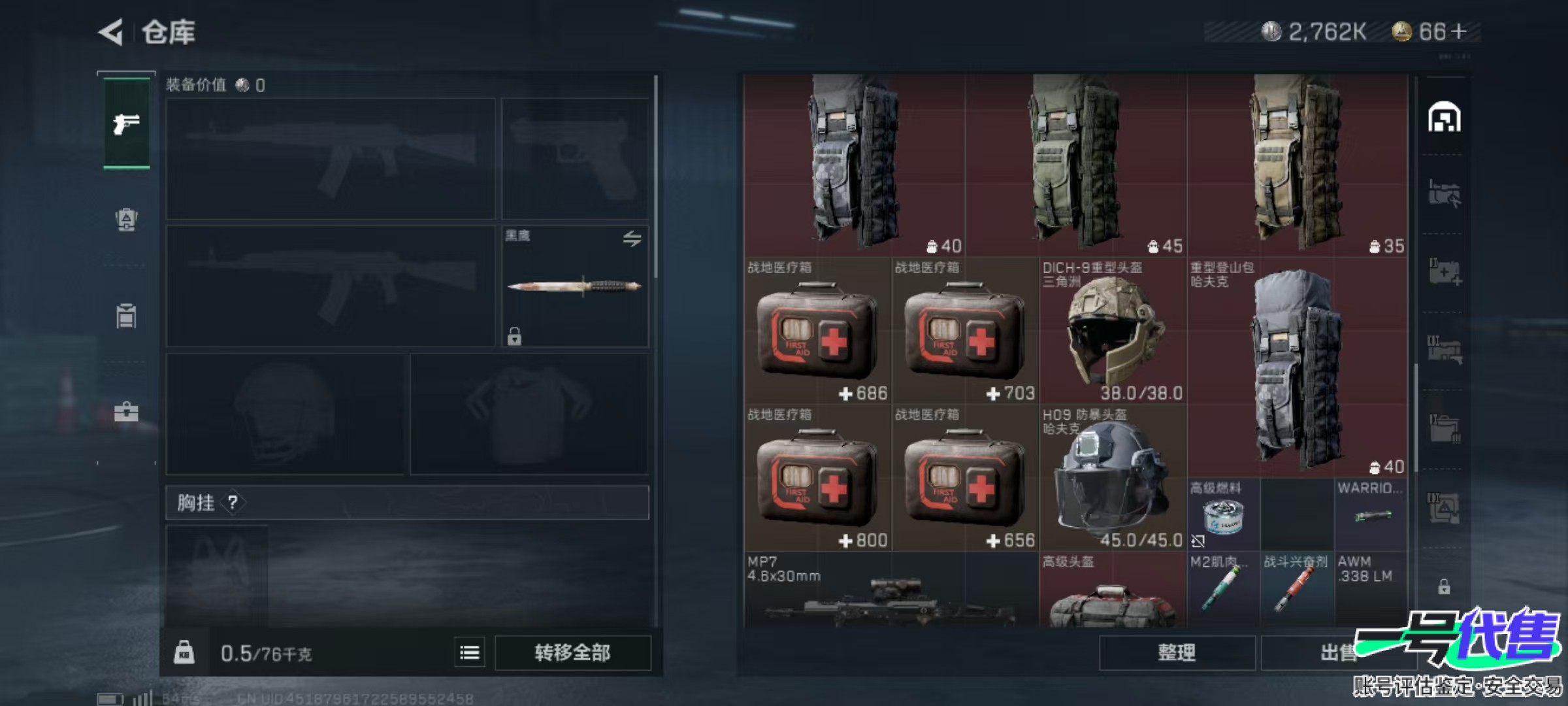Select the 黑鹰 knife slot
1568x706 pixels.
click(x=574, y=286)
